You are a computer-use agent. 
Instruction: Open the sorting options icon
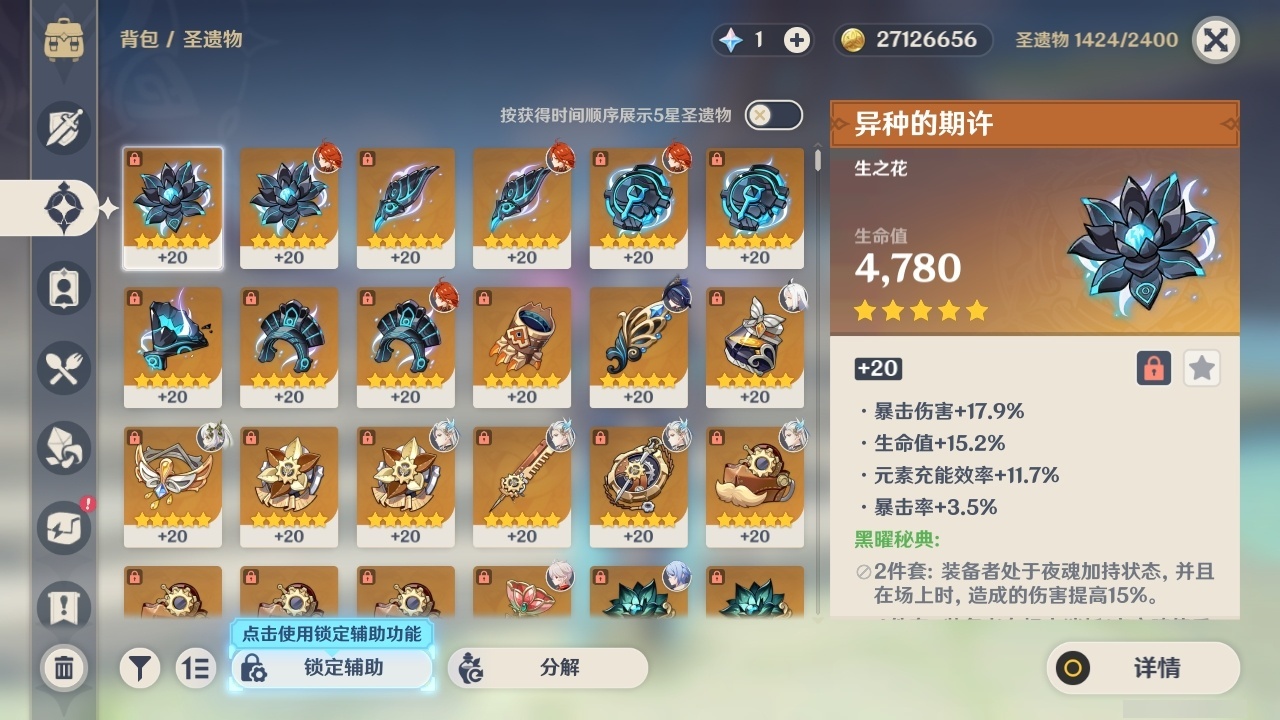[196, 668]
